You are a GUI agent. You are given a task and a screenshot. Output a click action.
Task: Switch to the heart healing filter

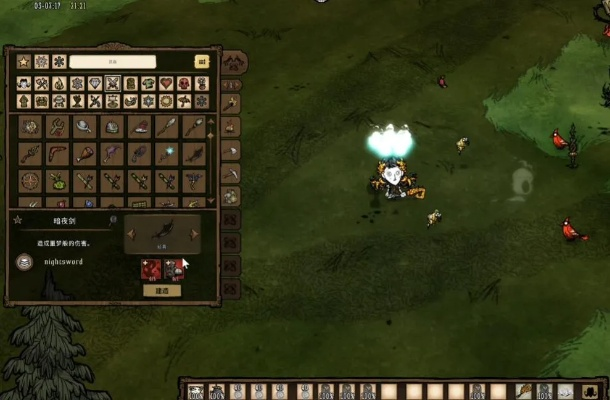click(x=166, y=83)
